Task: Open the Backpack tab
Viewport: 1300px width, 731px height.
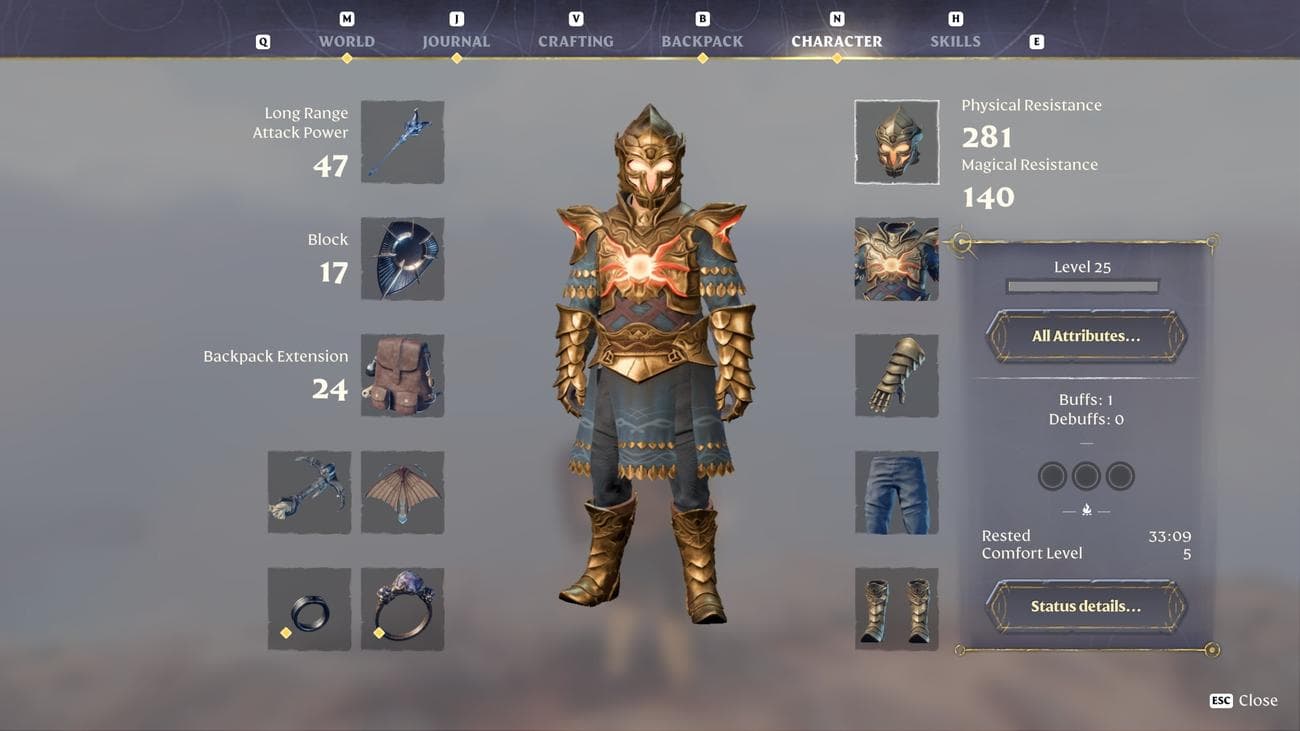Action: [x=702, y=42]
